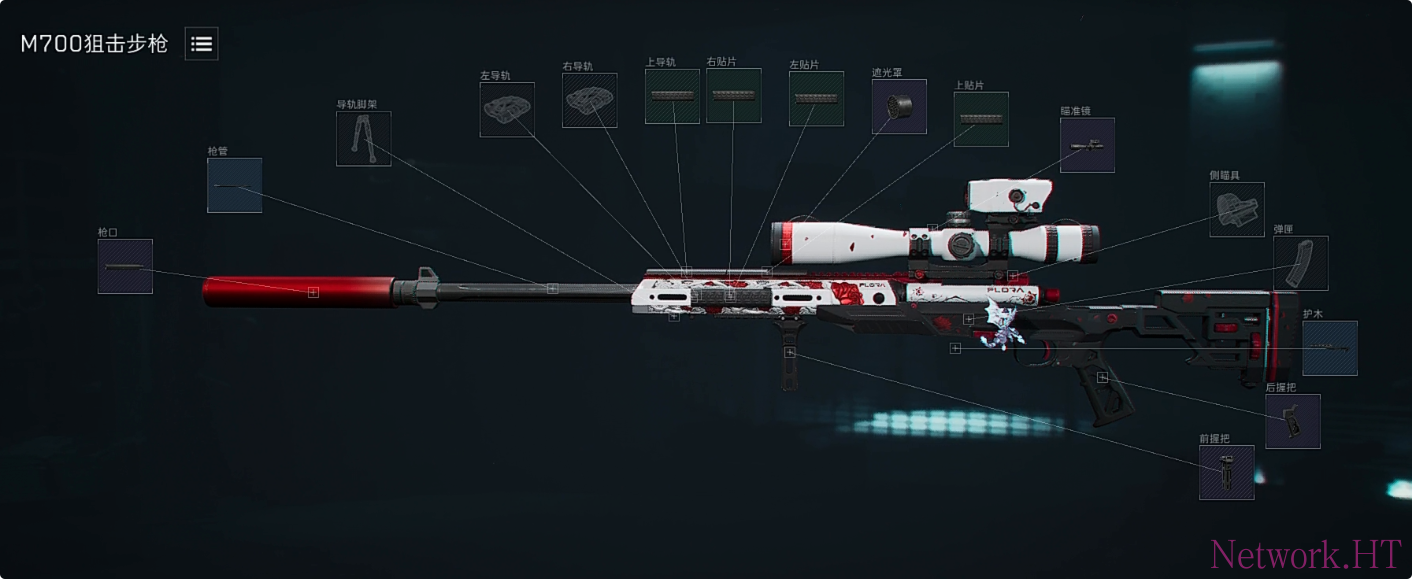The width and height of the screenshot is (1412, 579).
Task: Select the 后握把 rear grip slot
Action: pos(1292,421)
